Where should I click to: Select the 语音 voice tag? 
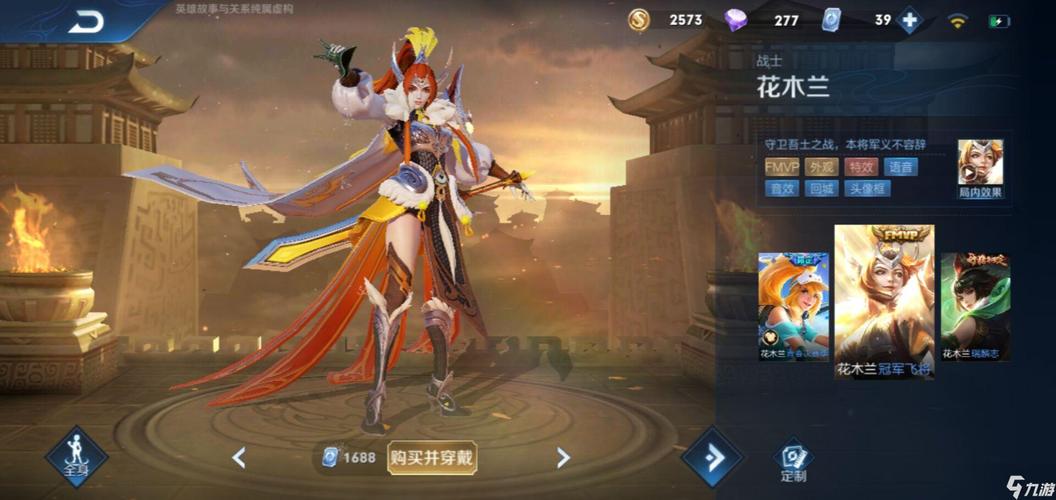tap(900, 167)
